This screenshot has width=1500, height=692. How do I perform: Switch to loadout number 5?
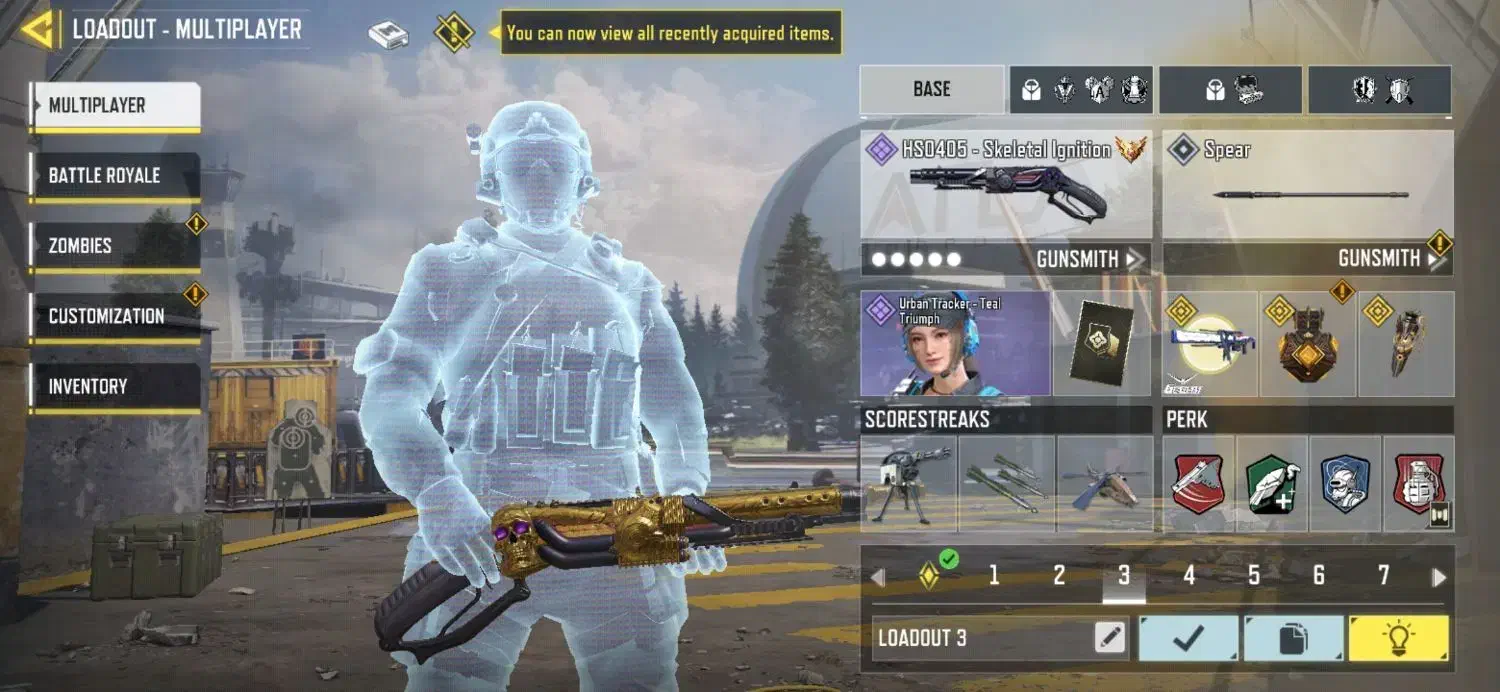[x=1253, y=576]
